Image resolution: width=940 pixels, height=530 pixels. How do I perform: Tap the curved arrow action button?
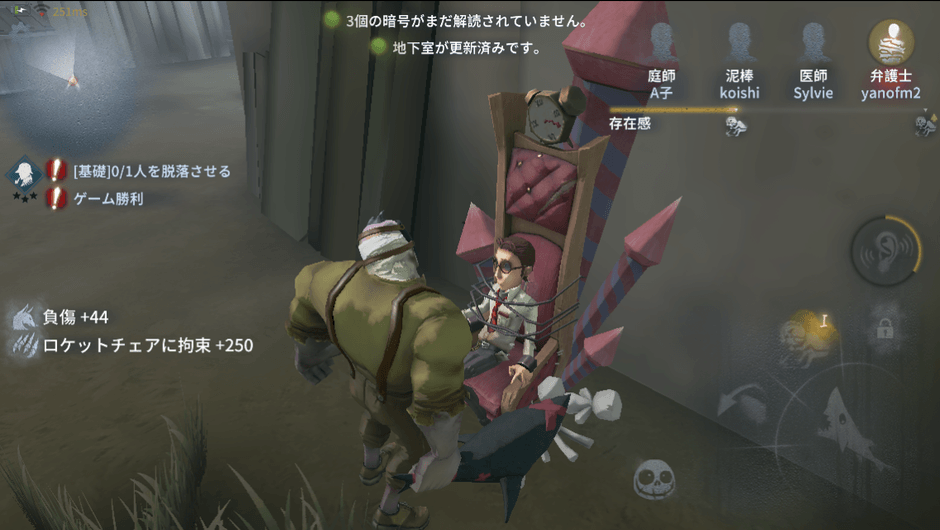742,402
